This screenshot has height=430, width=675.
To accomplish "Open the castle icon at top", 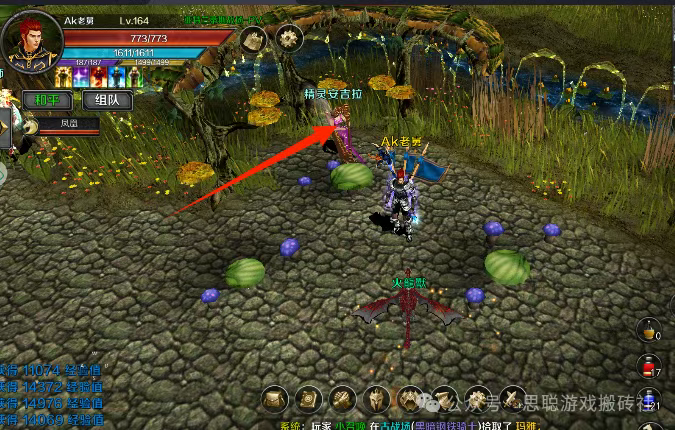I will [x=253, y=40].
